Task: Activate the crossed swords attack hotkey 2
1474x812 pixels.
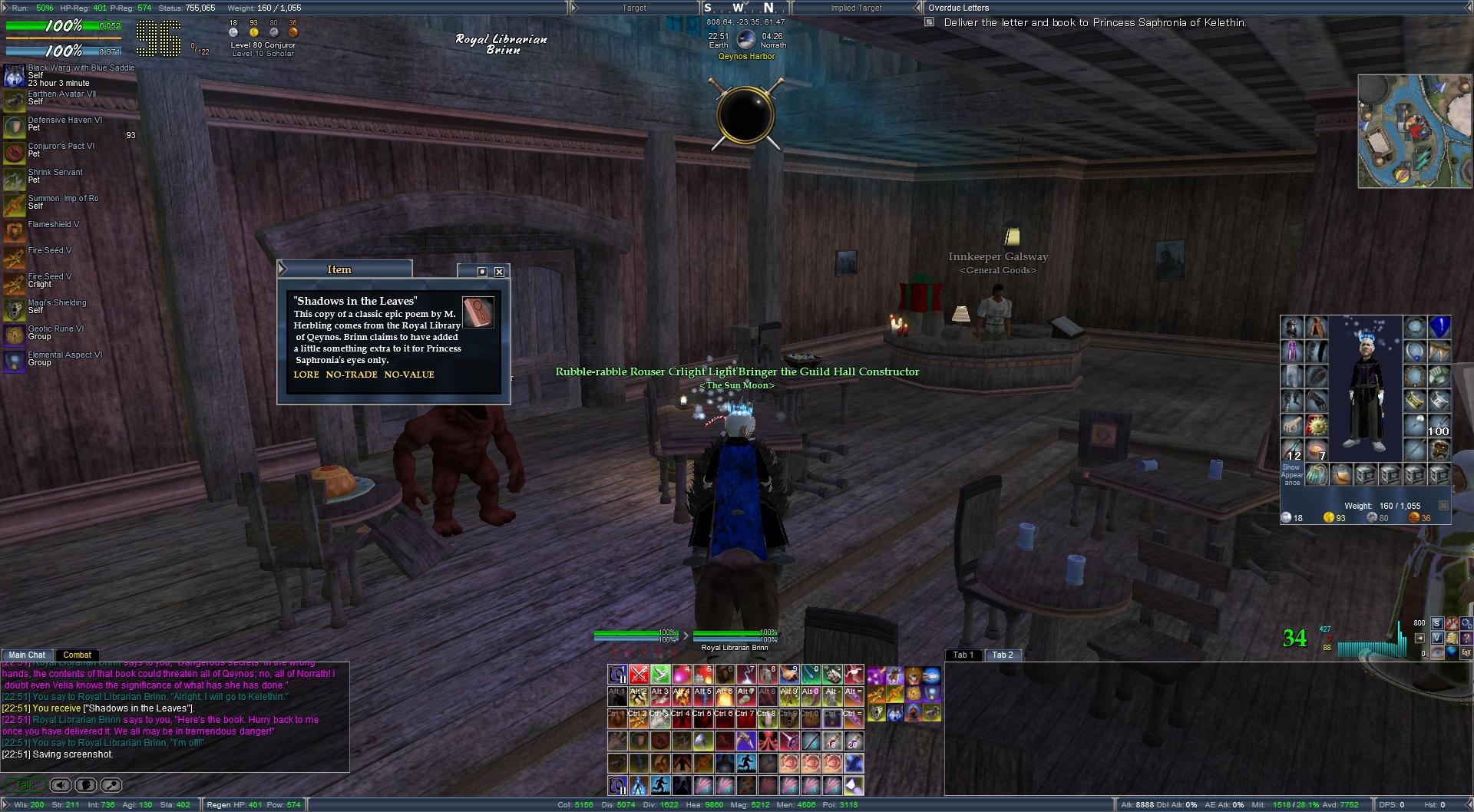Action: [x=639, y=675]
